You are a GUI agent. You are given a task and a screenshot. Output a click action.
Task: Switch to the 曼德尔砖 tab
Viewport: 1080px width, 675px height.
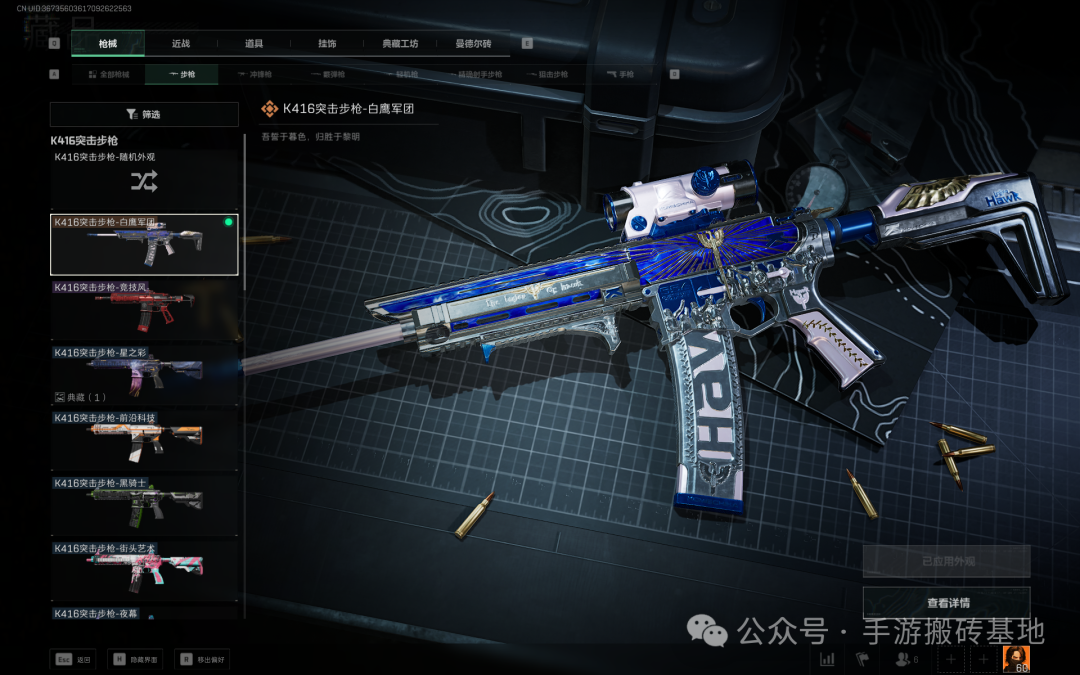click(473, 44)
